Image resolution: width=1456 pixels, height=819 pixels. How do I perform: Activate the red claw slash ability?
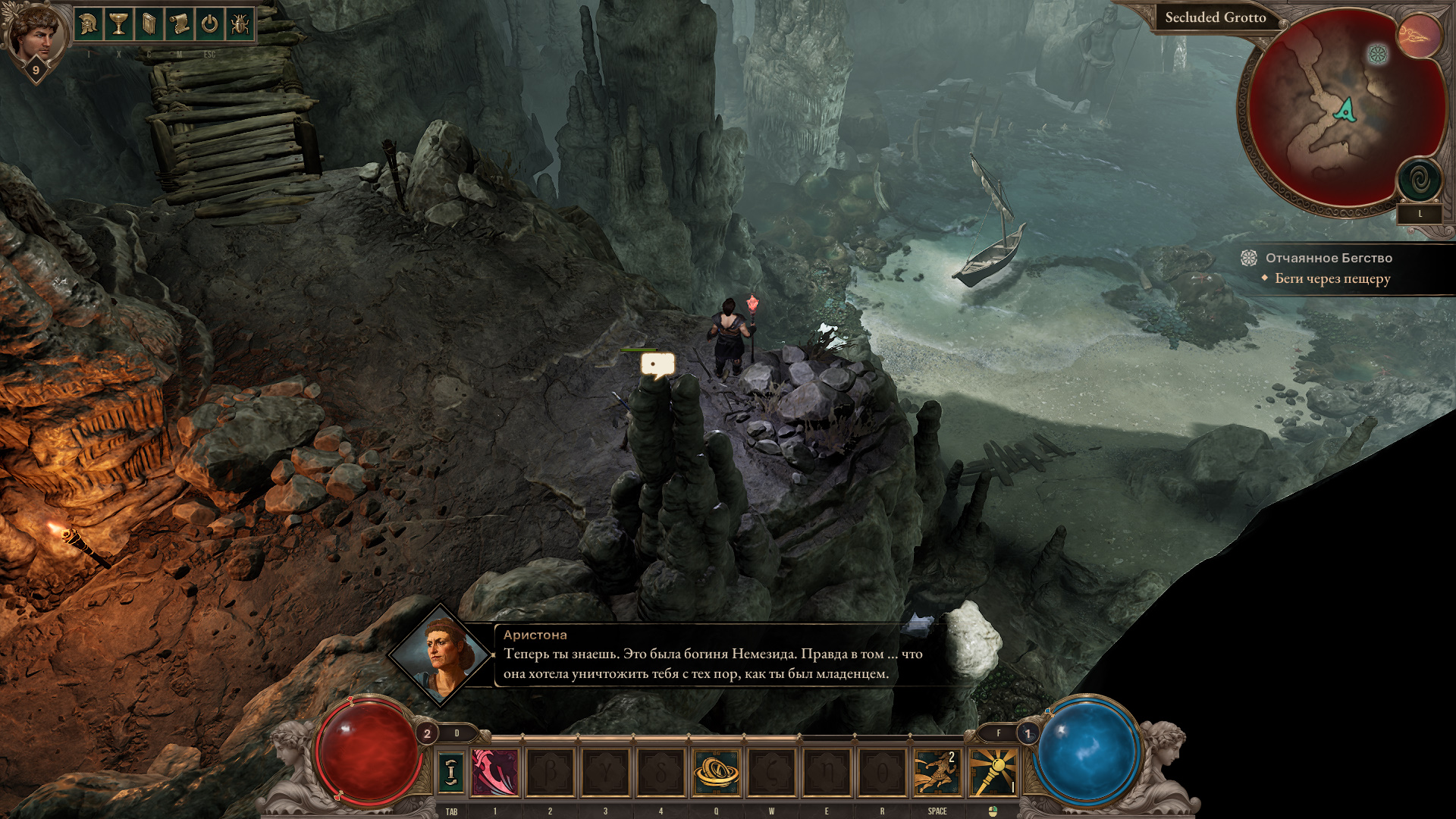(x=495, y=772)
